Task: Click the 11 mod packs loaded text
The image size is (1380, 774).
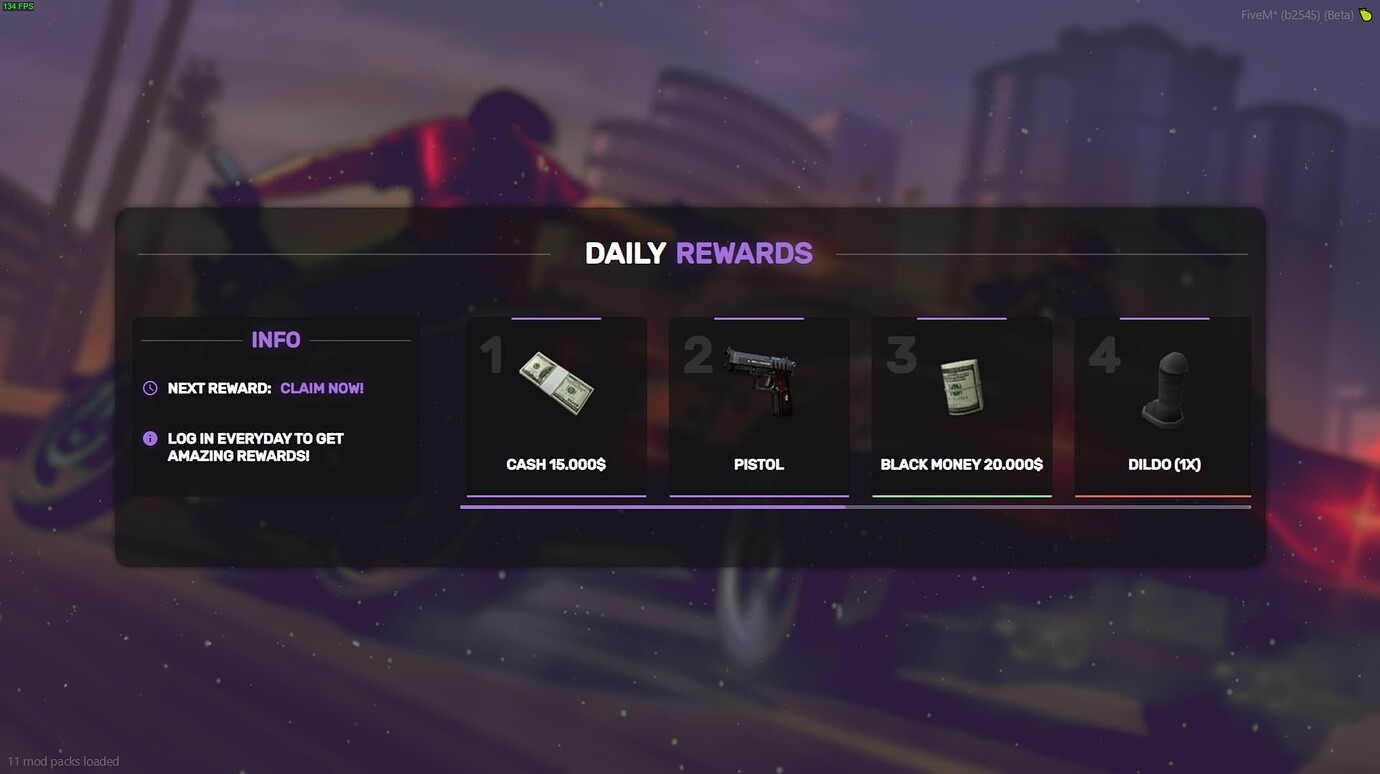Action: pos(63,761)
